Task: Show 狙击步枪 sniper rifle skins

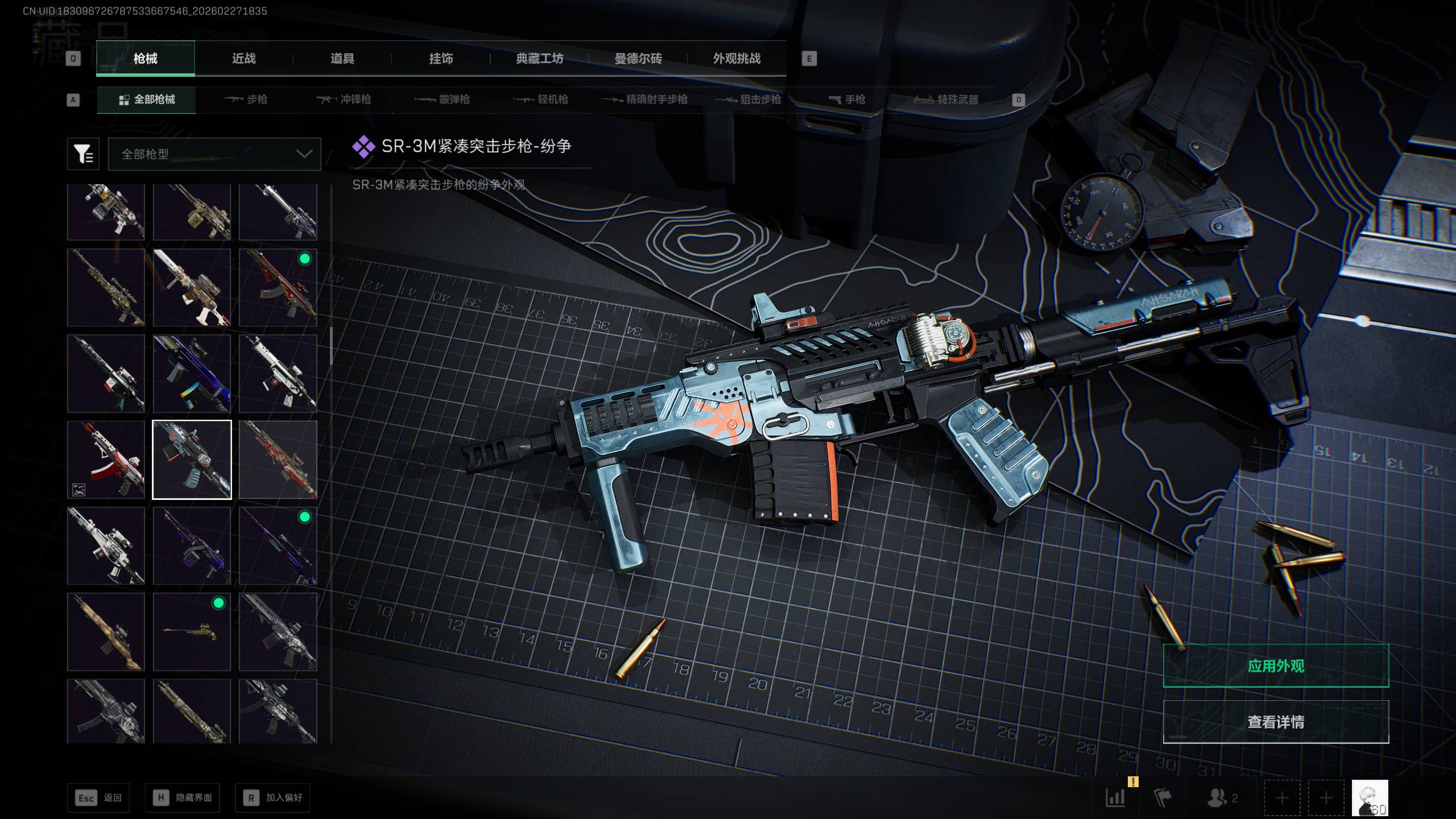Action: [x=748, y=100]
